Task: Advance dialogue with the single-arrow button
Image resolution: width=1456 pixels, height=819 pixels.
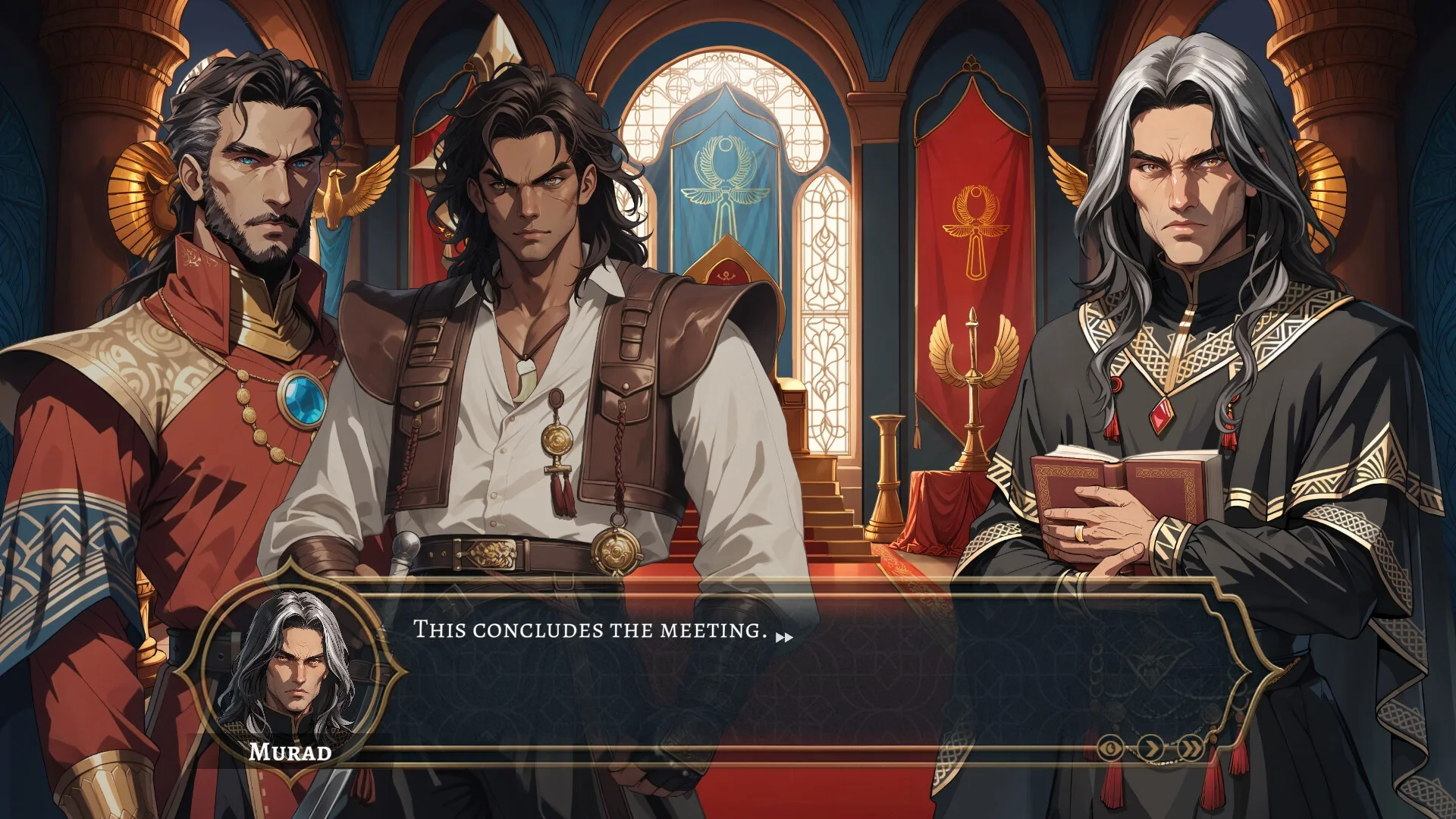Action: [x=1152, y=749]
